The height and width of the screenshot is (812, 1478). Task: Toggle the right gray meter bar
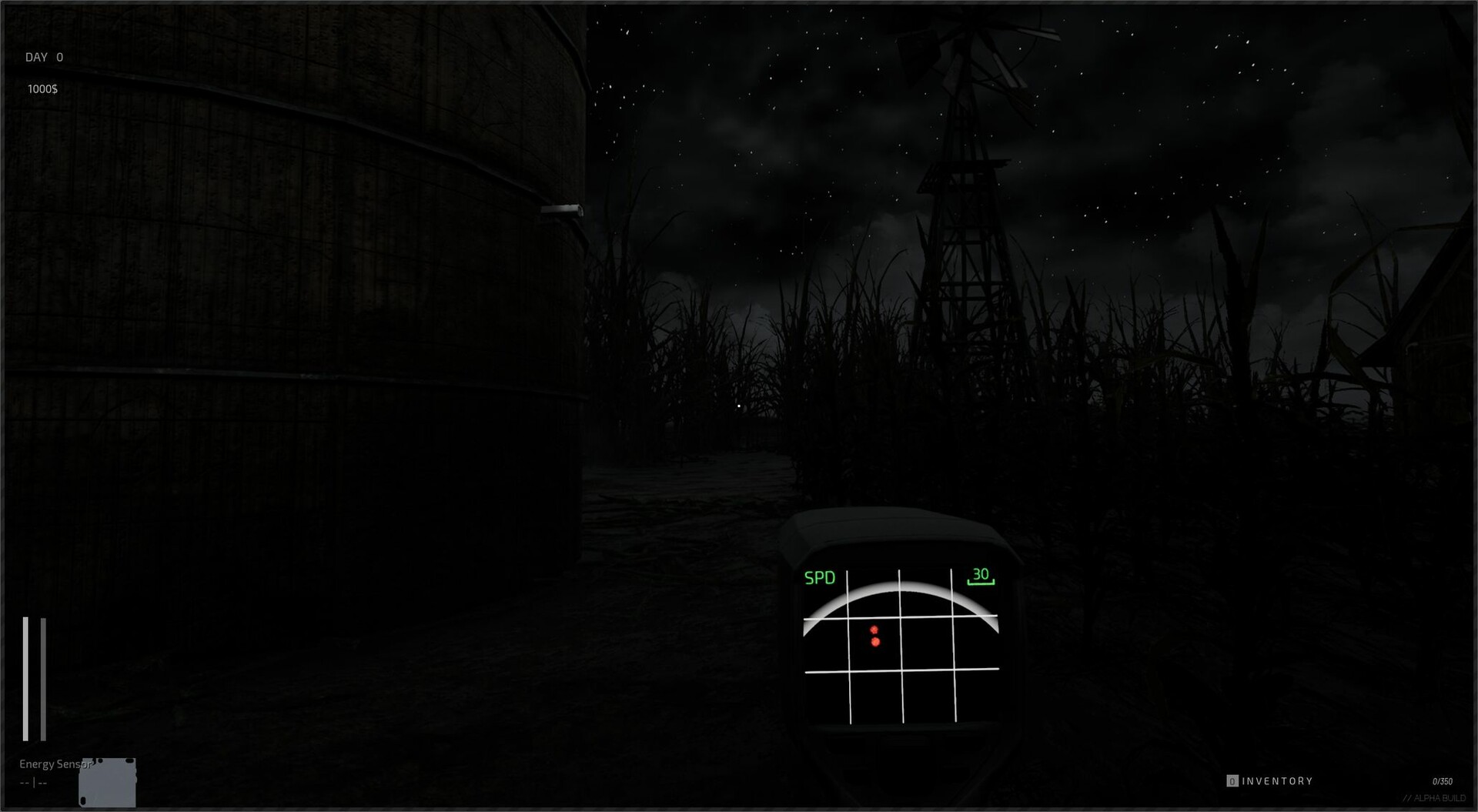(x=42, y=677)
